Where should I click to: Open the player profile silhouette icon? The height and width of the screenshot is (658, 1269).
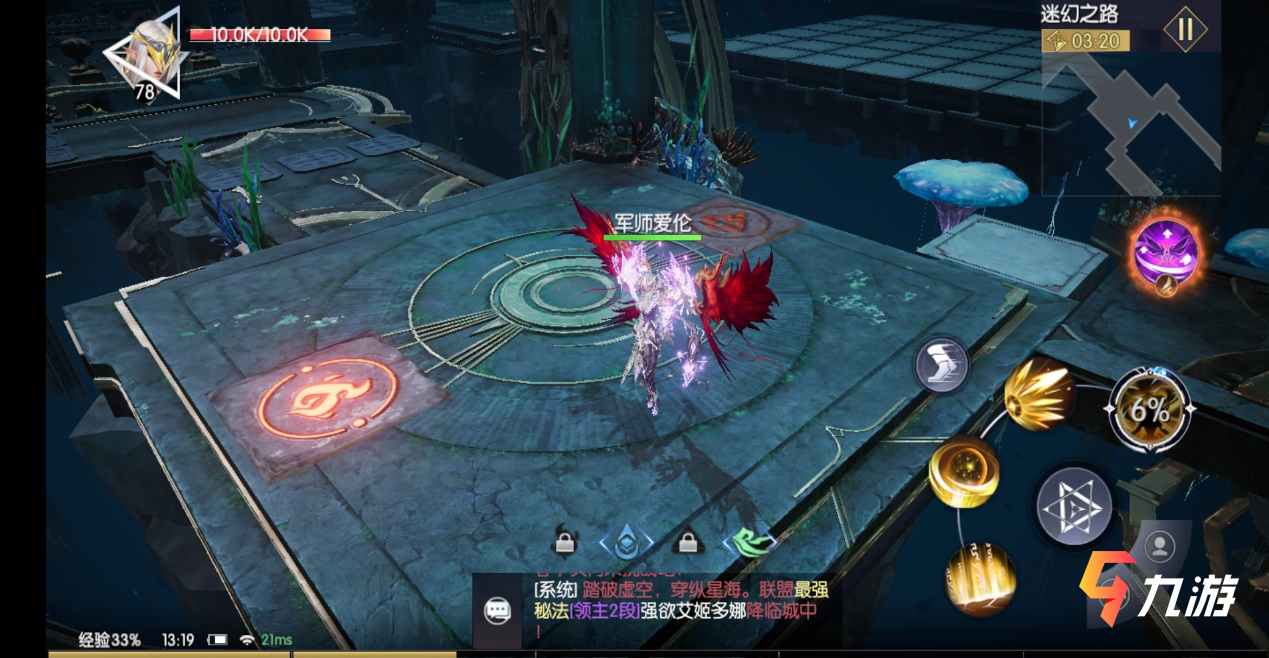[x=1159, y=546]
